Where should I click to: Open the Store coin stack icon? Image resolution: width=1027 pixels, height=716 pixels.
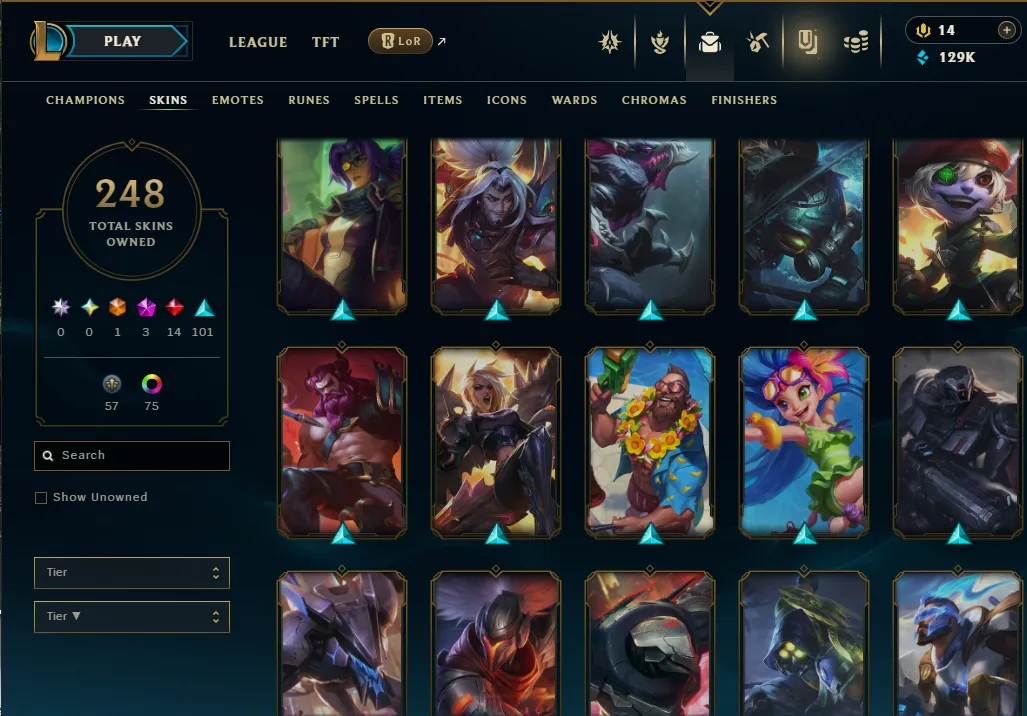click(856, 42)
